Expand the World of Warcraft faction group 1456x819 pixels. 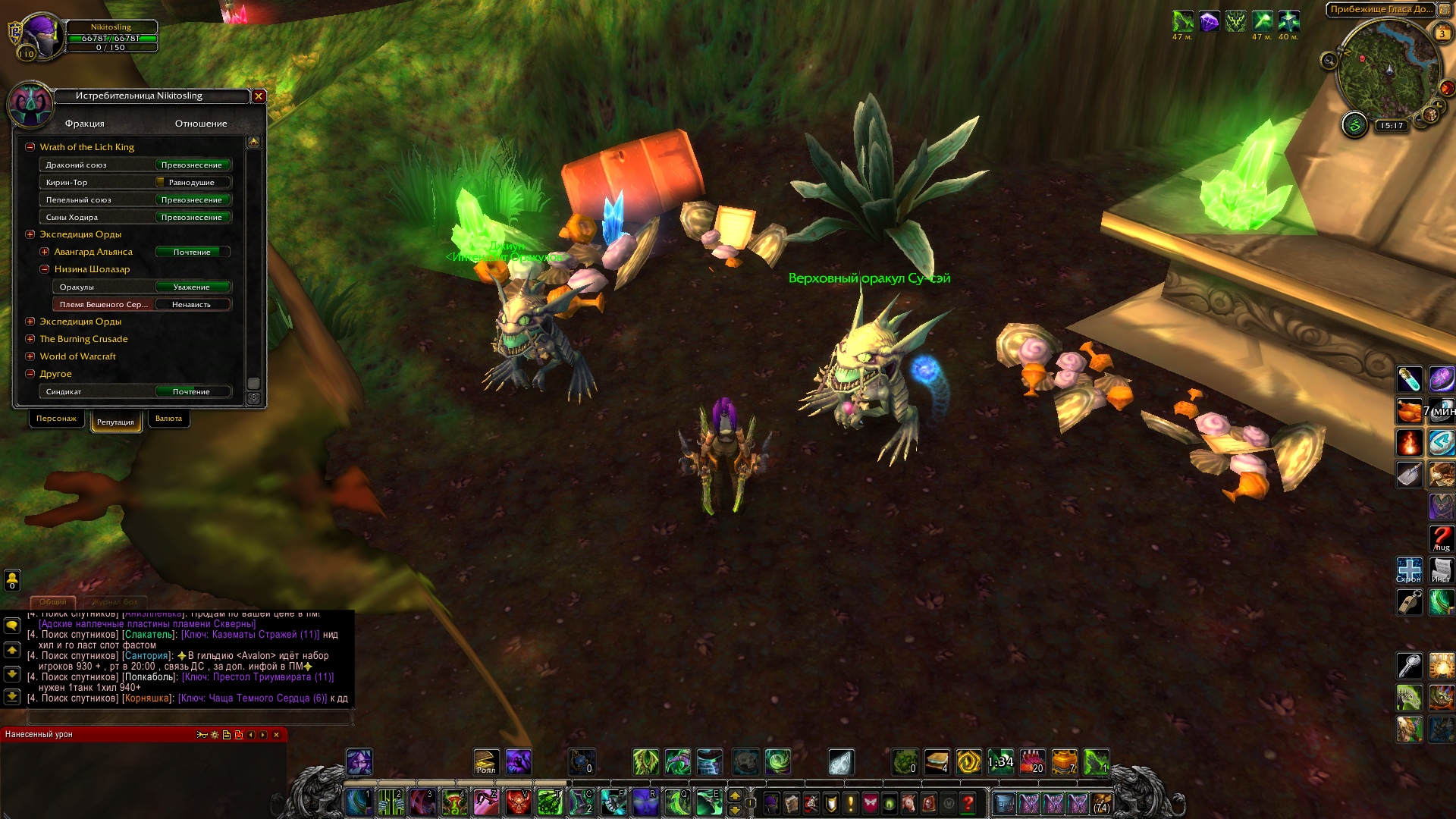pyautogui.click(x=30, y=356)
